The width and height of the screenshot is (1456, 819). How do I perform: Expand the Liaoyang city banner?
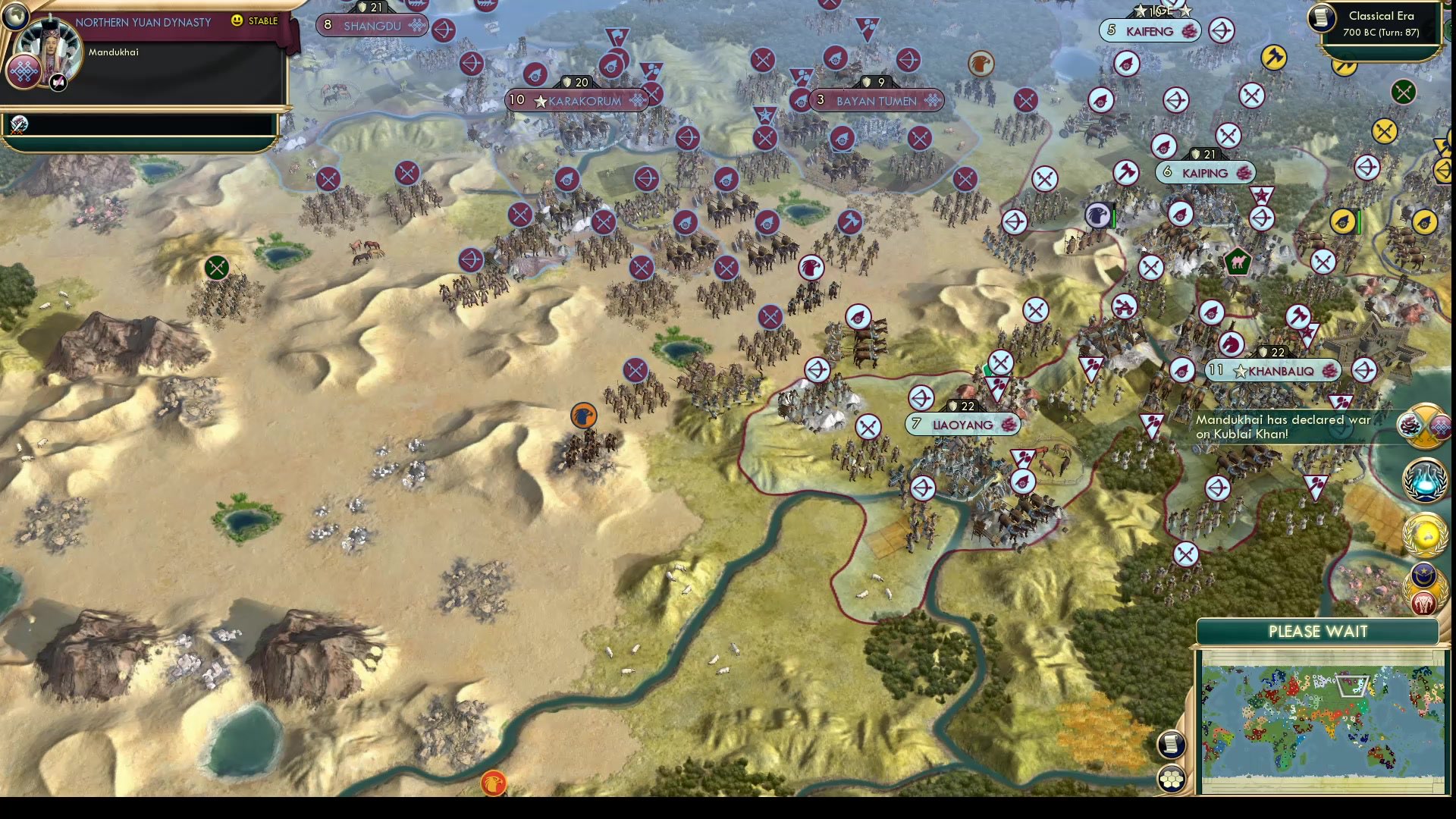click(962, 425)
